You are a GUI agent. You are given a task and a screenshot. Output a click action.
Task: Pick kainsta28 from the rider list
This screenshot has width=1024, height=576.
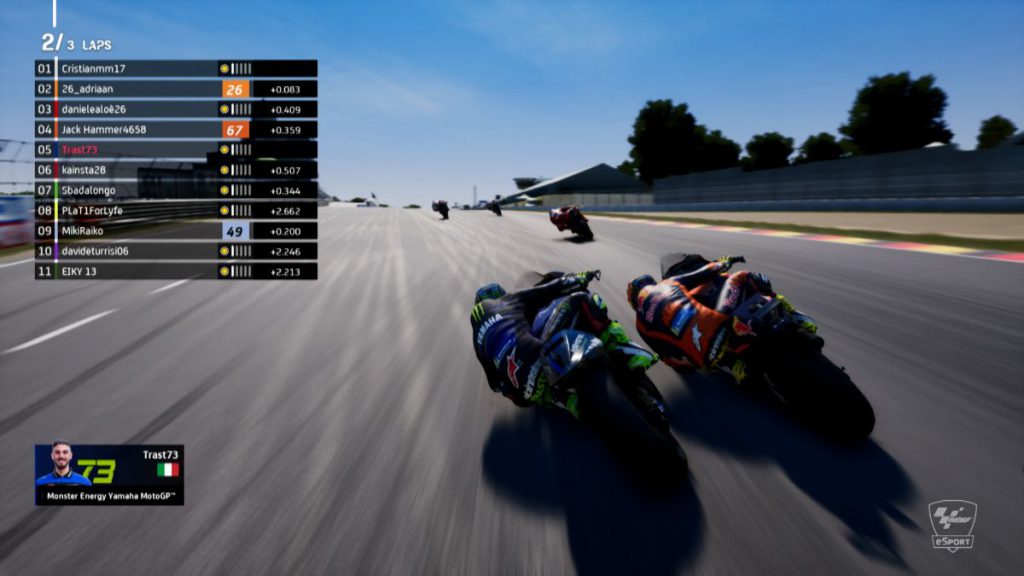point(176,170)
